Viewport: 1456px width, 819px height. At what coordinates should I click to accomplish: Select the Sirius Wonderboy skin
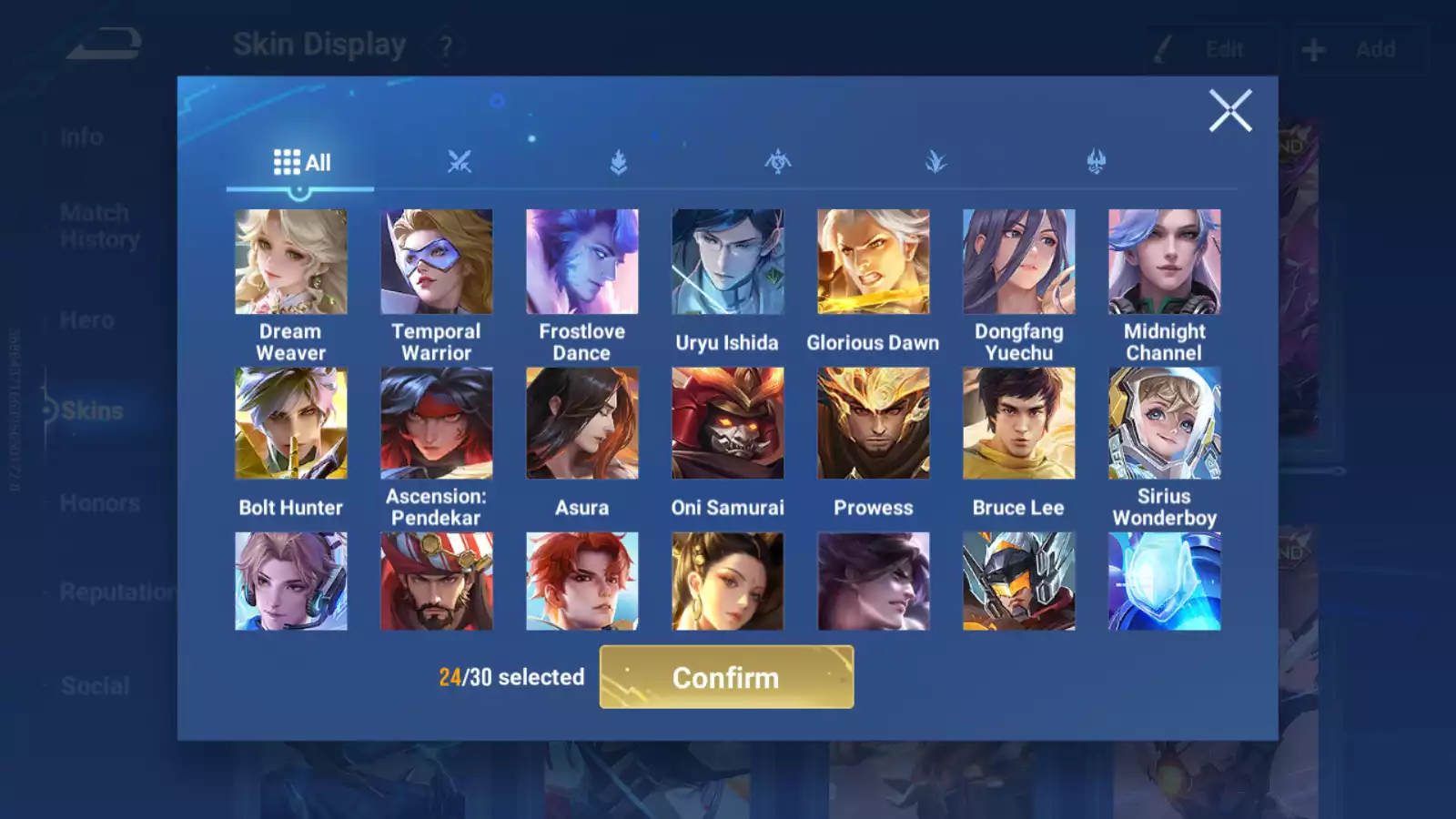coord(1165,423)
